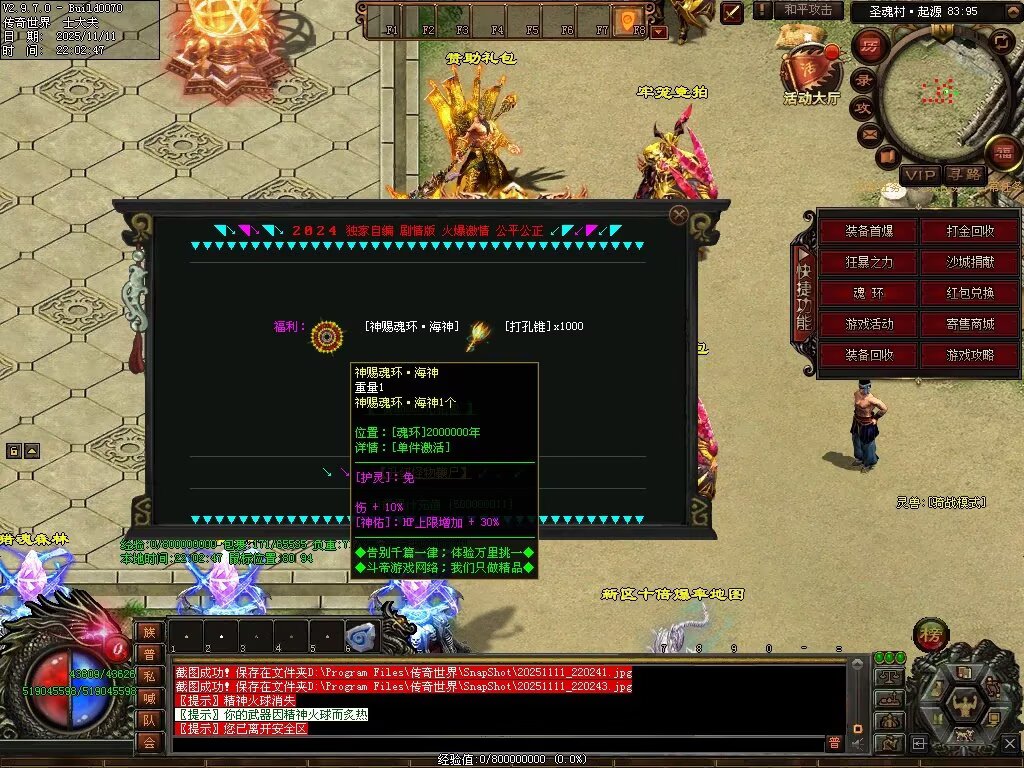Image resolution: width=1024 pixels, height=768 pixels.
Task: Open the 沙城捐献 donation panel
Action: pos(970,262)
